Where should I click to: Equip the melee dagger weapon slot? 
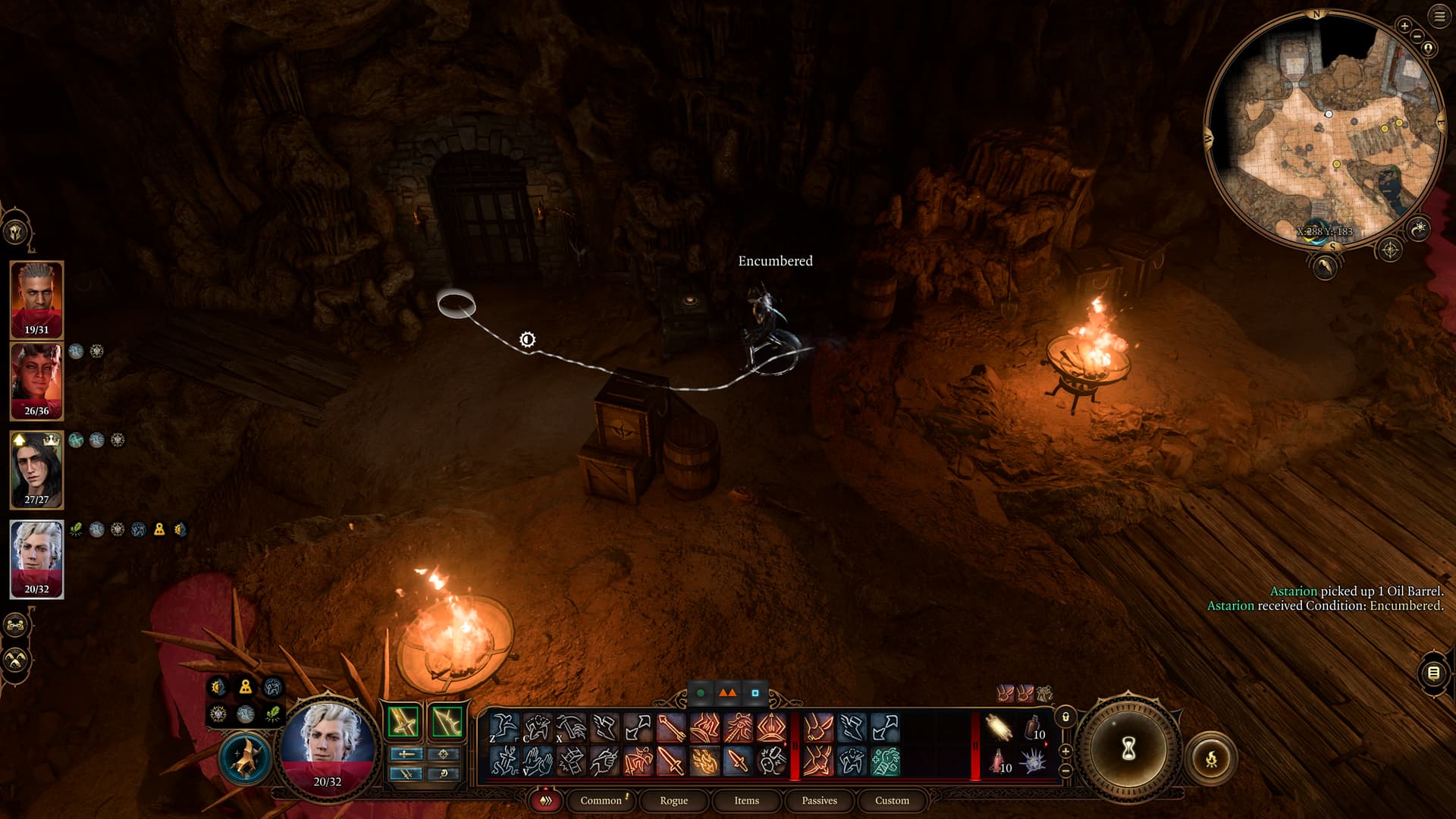tap(403, 721)
